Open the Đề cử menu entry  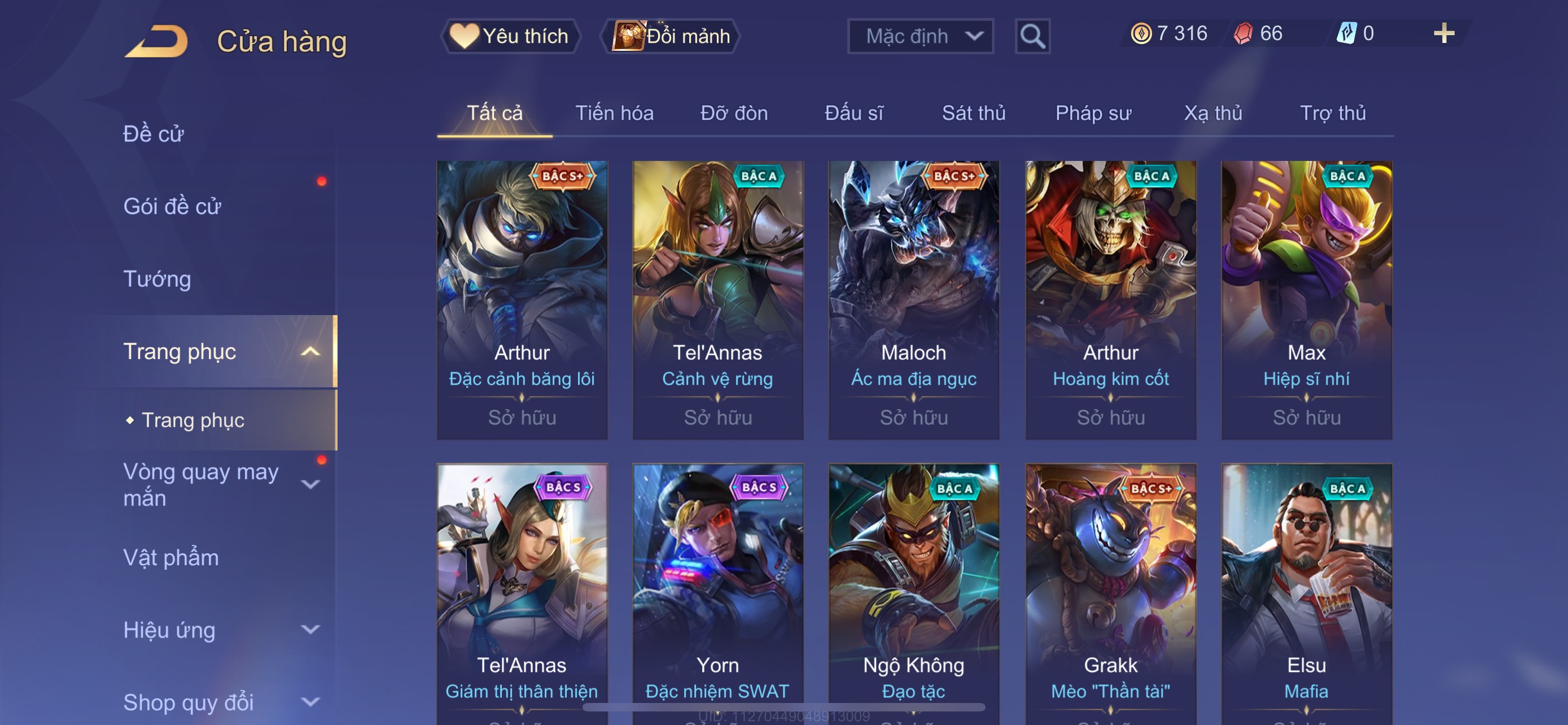tap(154, 134)
